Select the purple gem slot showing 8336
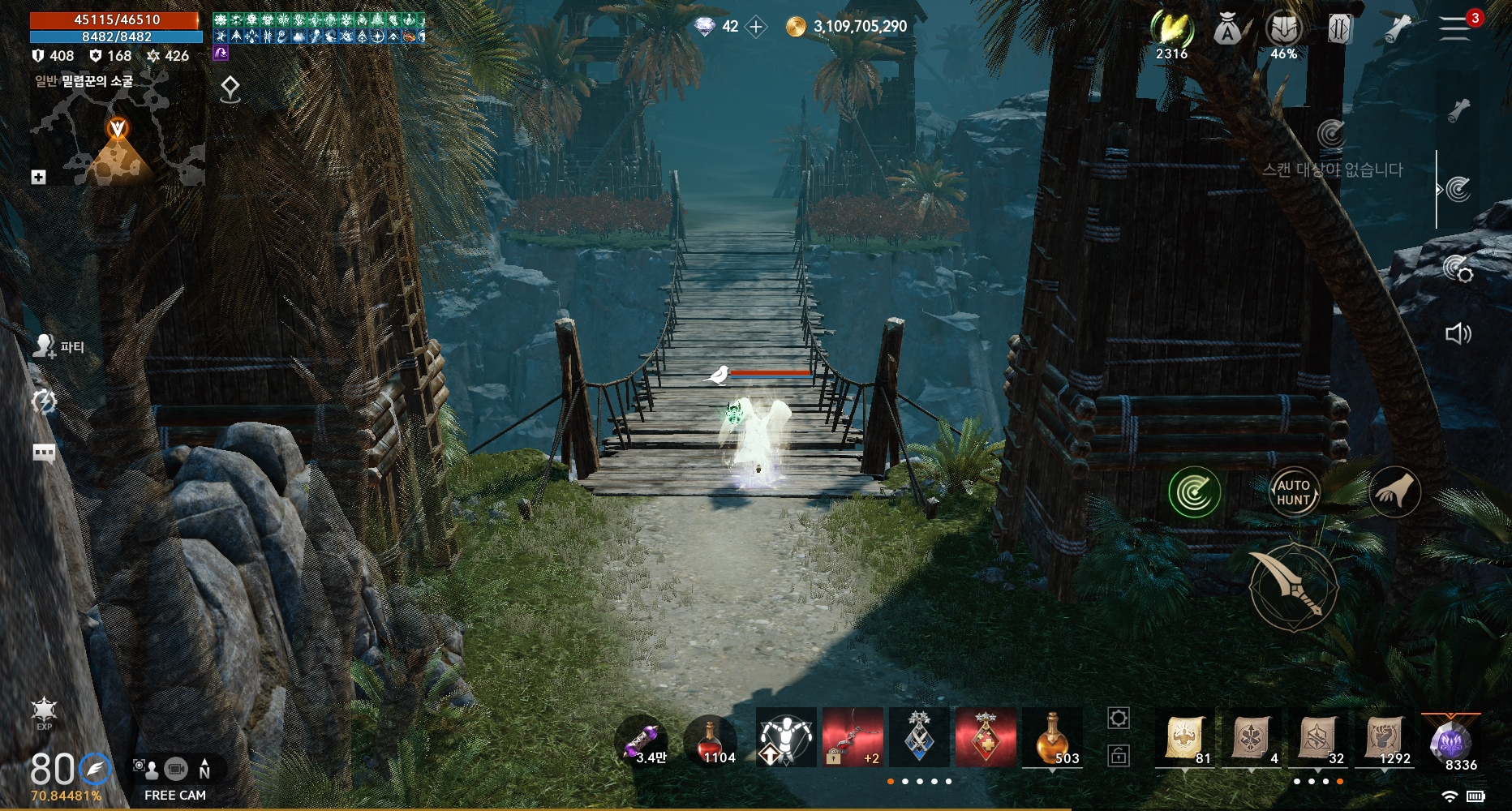Screen dimensions: 1512x811 point(1451,742)
